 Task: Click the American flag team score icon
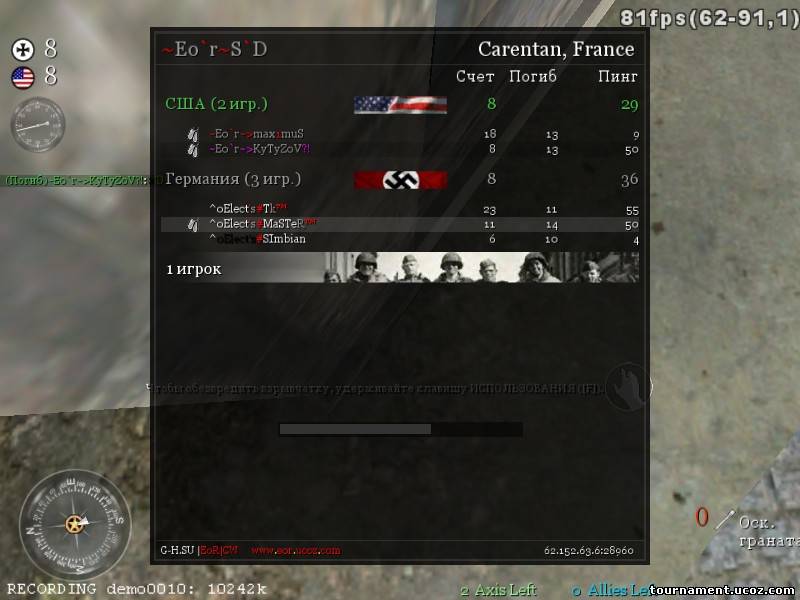[x=23, y=77]
